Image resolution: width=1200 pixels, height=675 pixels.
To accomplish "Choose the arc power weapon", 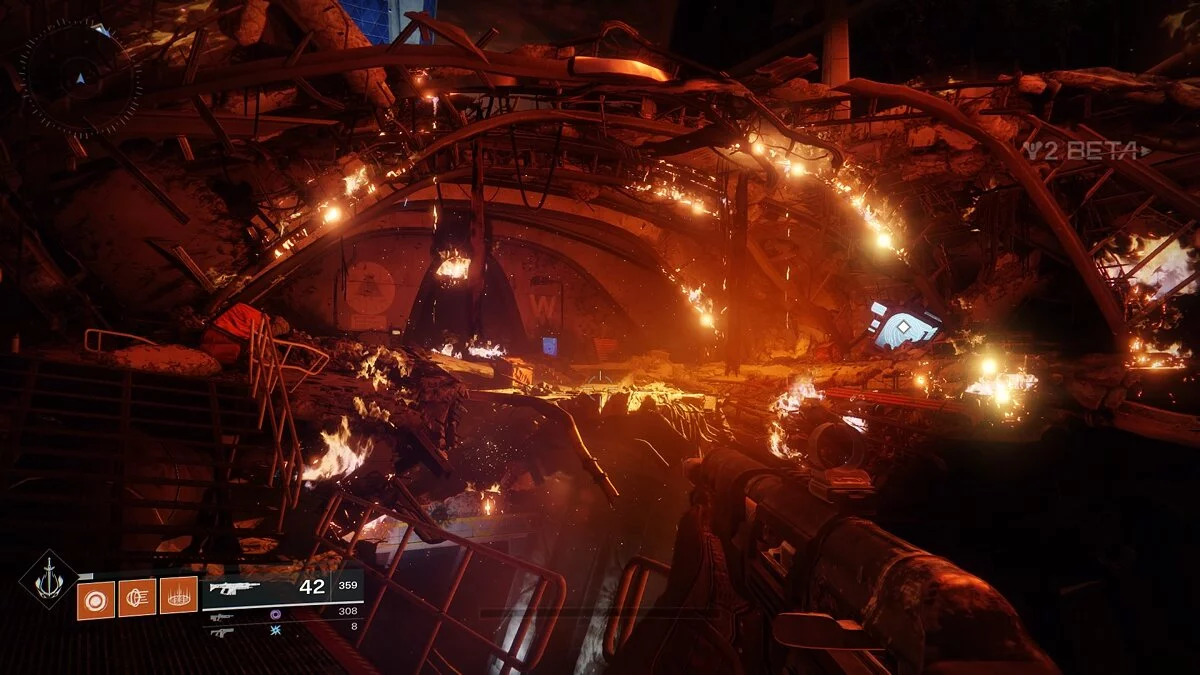I will coord(223,632).
